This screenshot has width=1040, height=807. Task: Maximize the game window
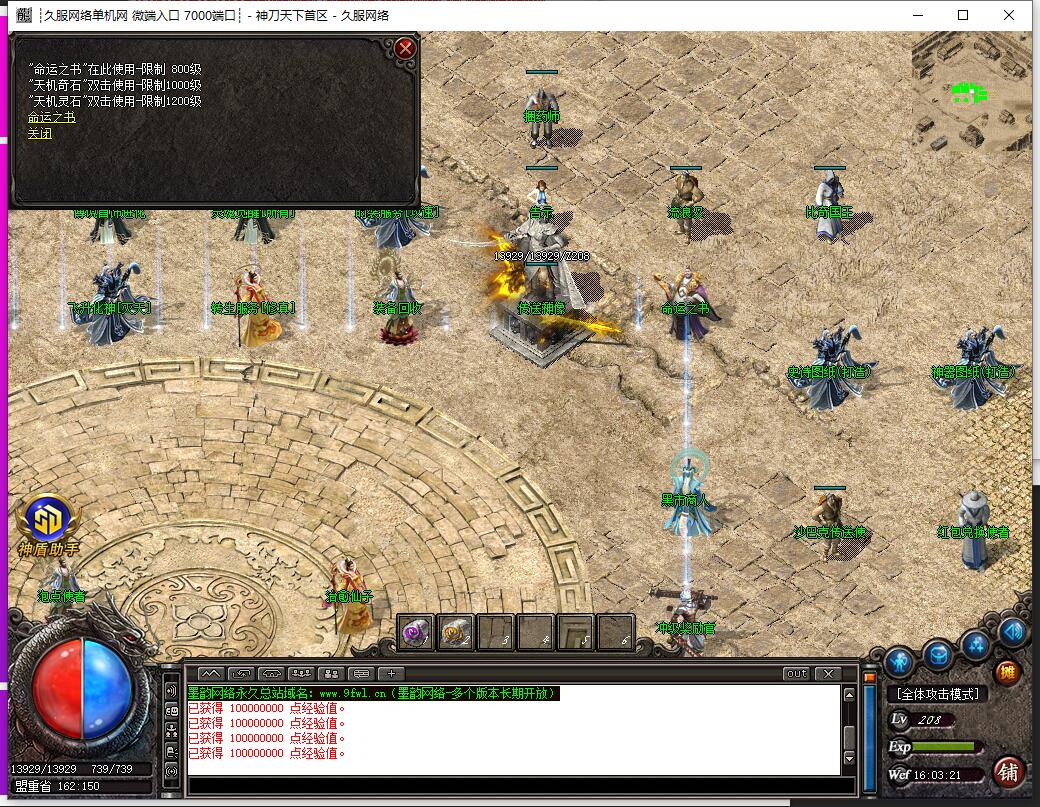963,15
